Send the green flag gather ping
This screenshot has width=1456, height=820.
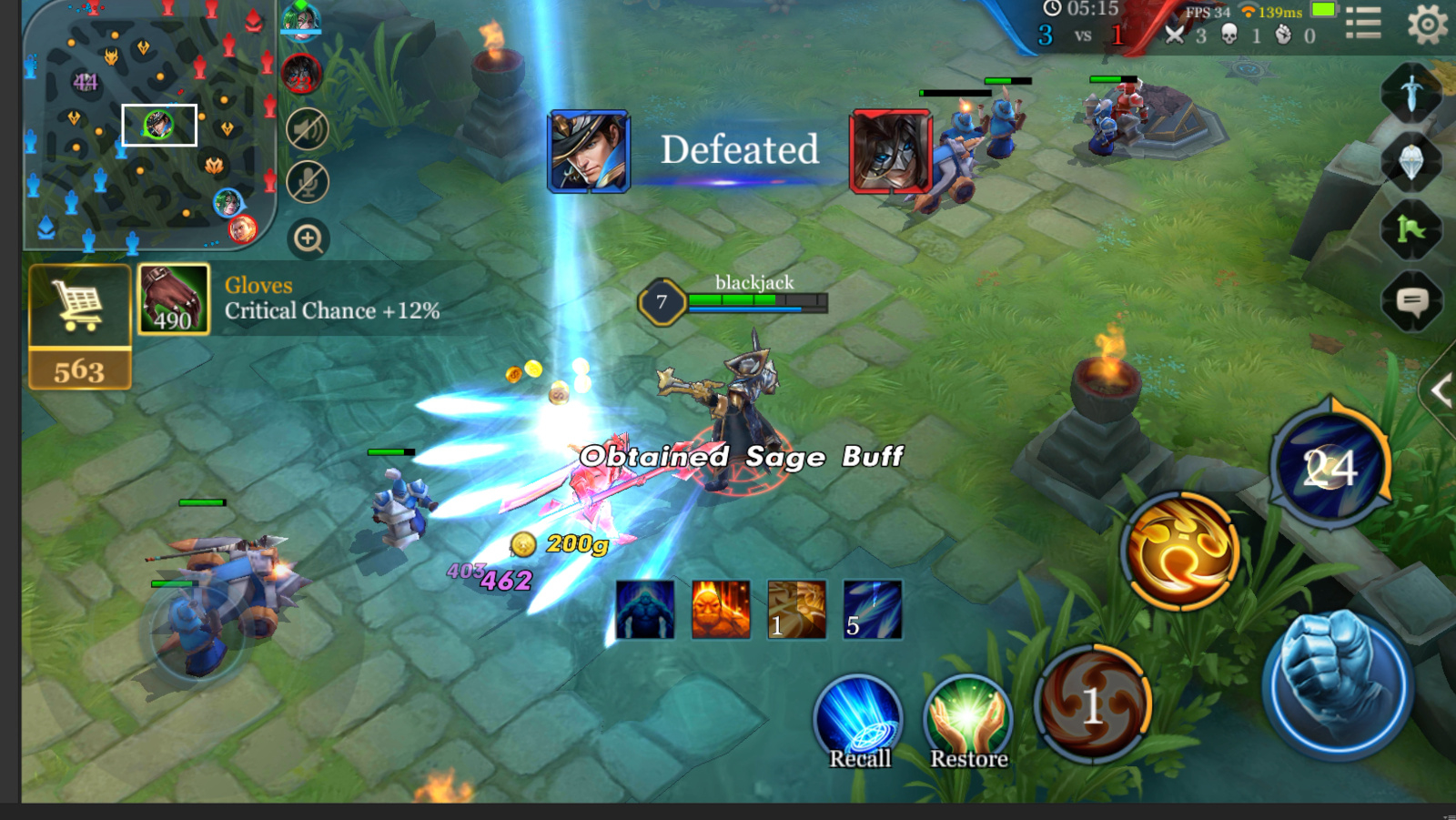[1411, 230]
